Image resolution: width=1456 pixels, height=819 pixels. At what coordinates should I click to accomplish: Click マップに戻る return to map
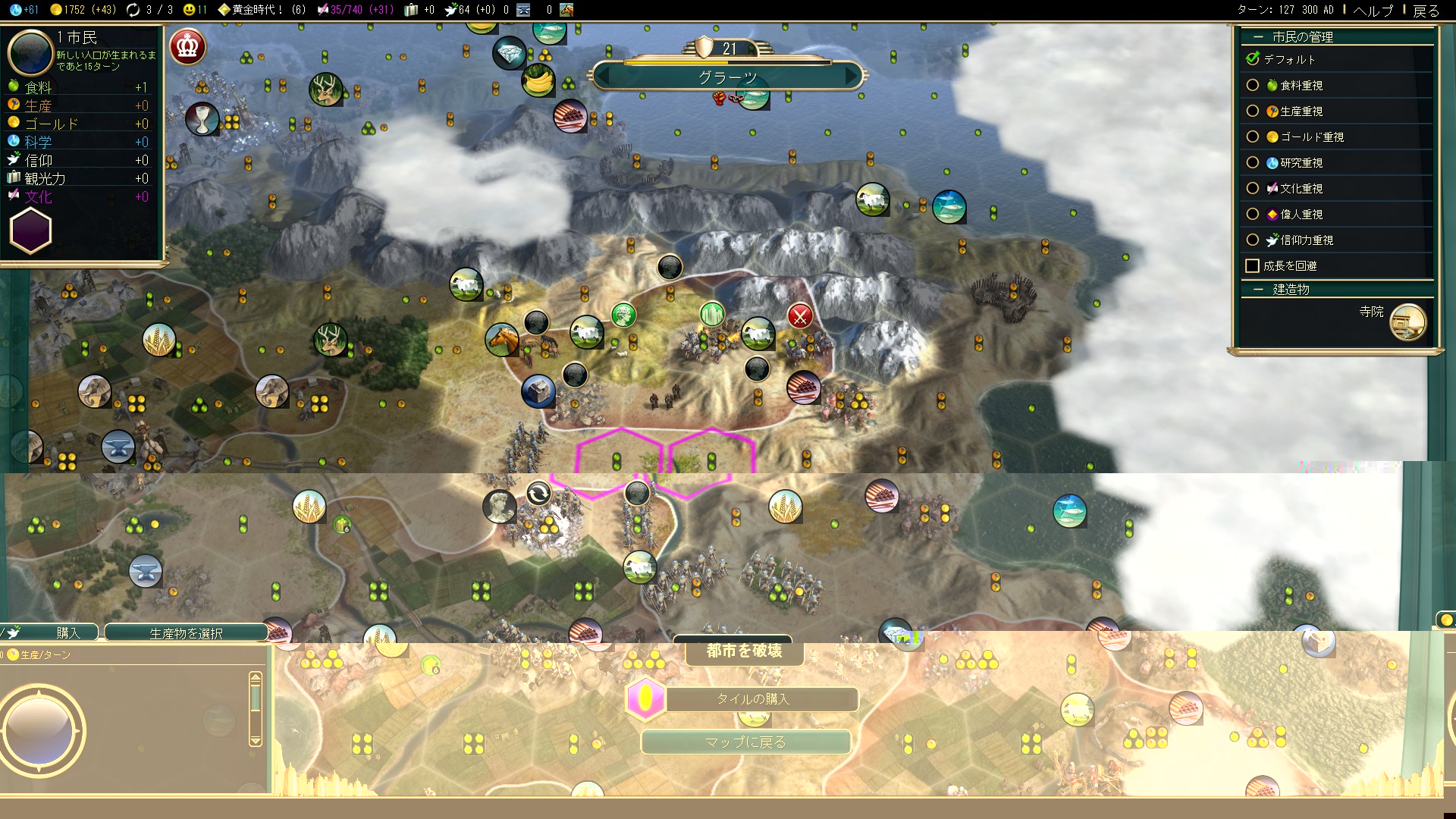745,742
